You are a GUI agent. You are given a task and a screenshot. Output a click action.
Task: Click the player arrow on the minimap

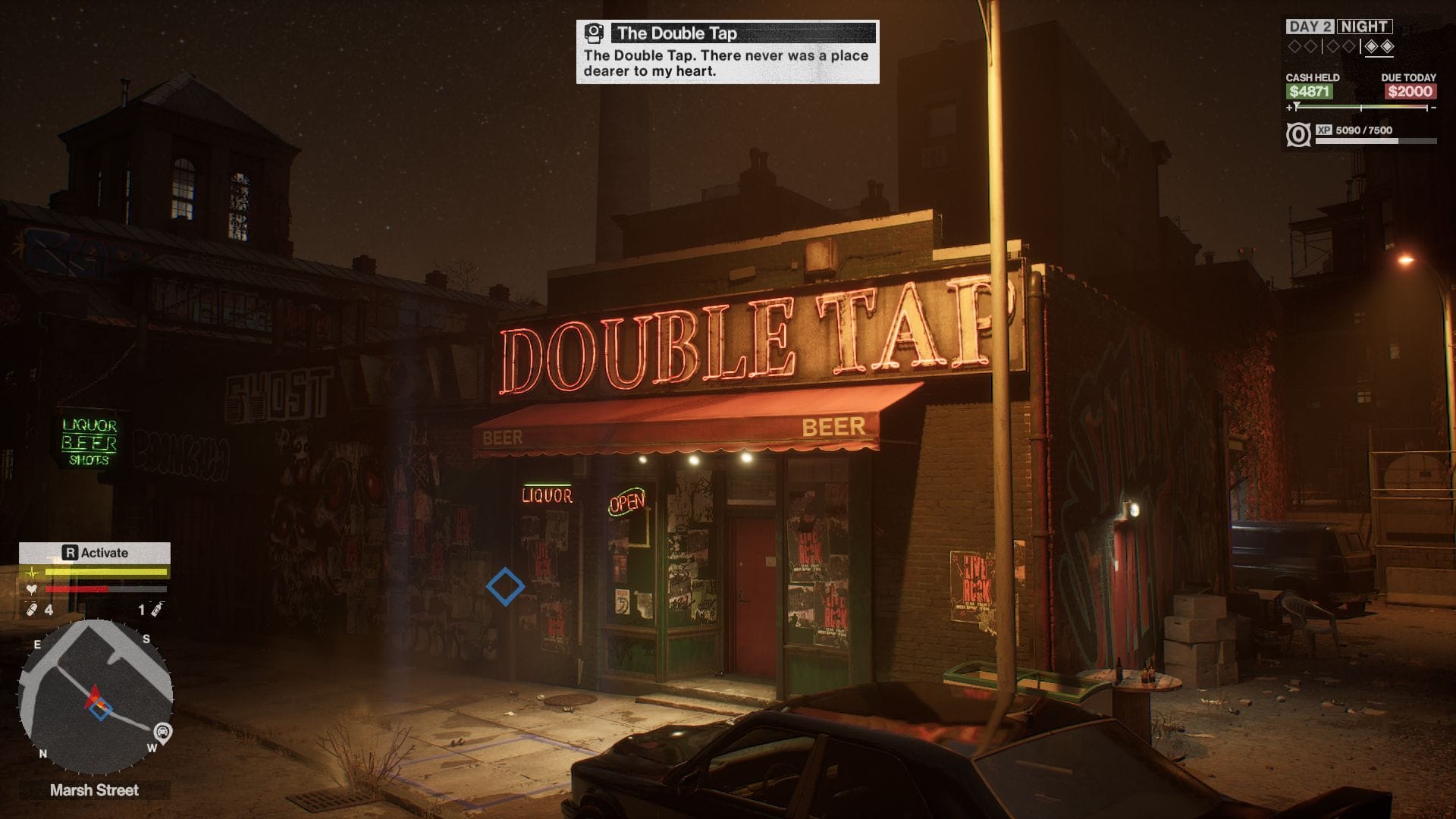95,696
